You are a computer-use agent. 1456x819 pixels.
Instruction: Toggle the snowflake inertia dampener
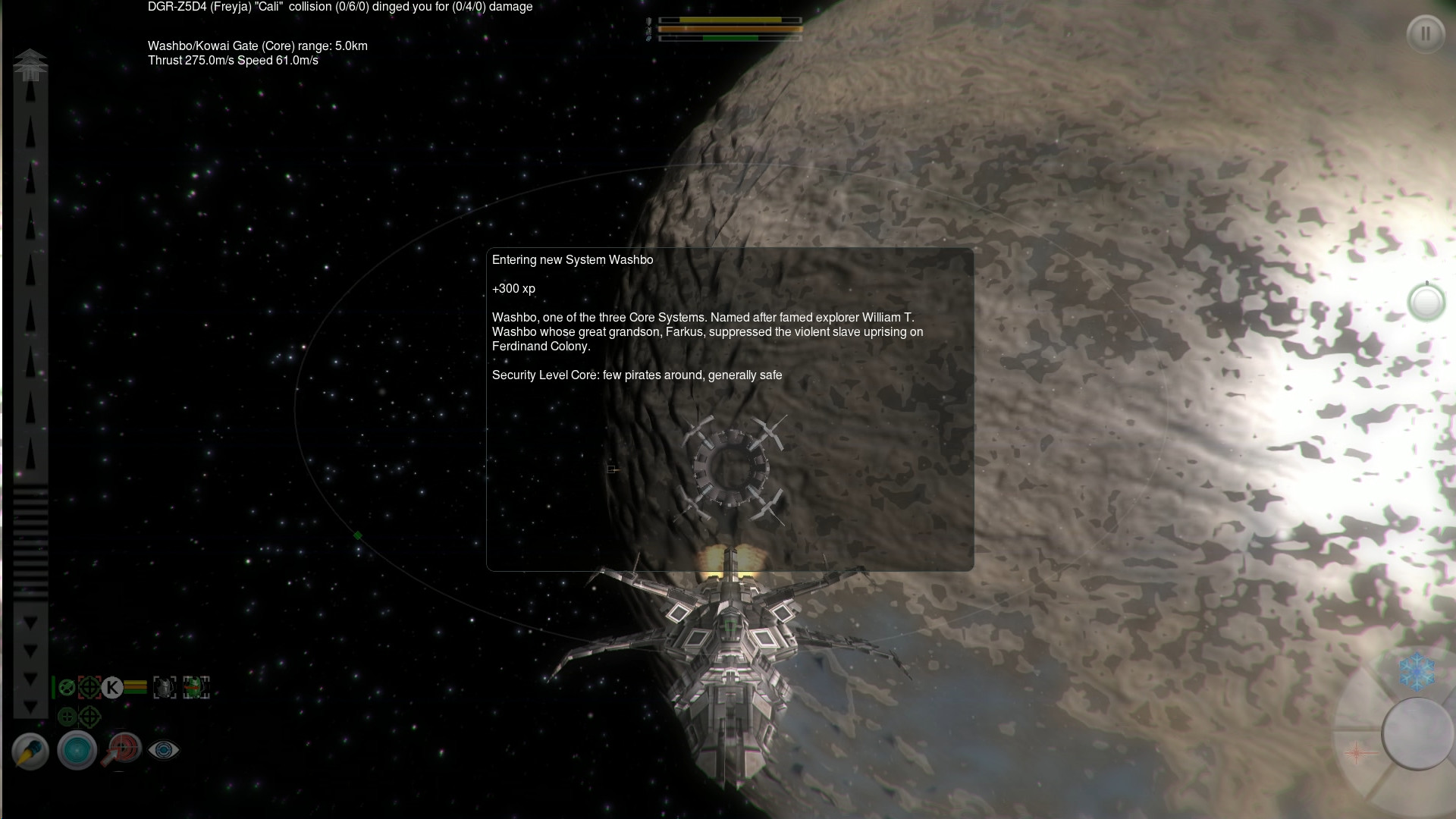[x=1417, y=670]
